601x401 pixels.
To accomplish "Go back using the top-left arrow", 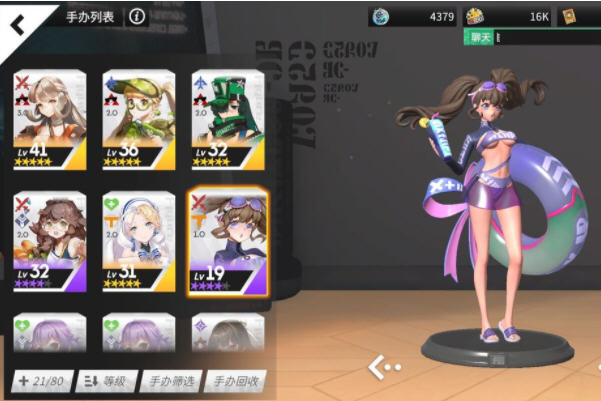I will 18,22.
